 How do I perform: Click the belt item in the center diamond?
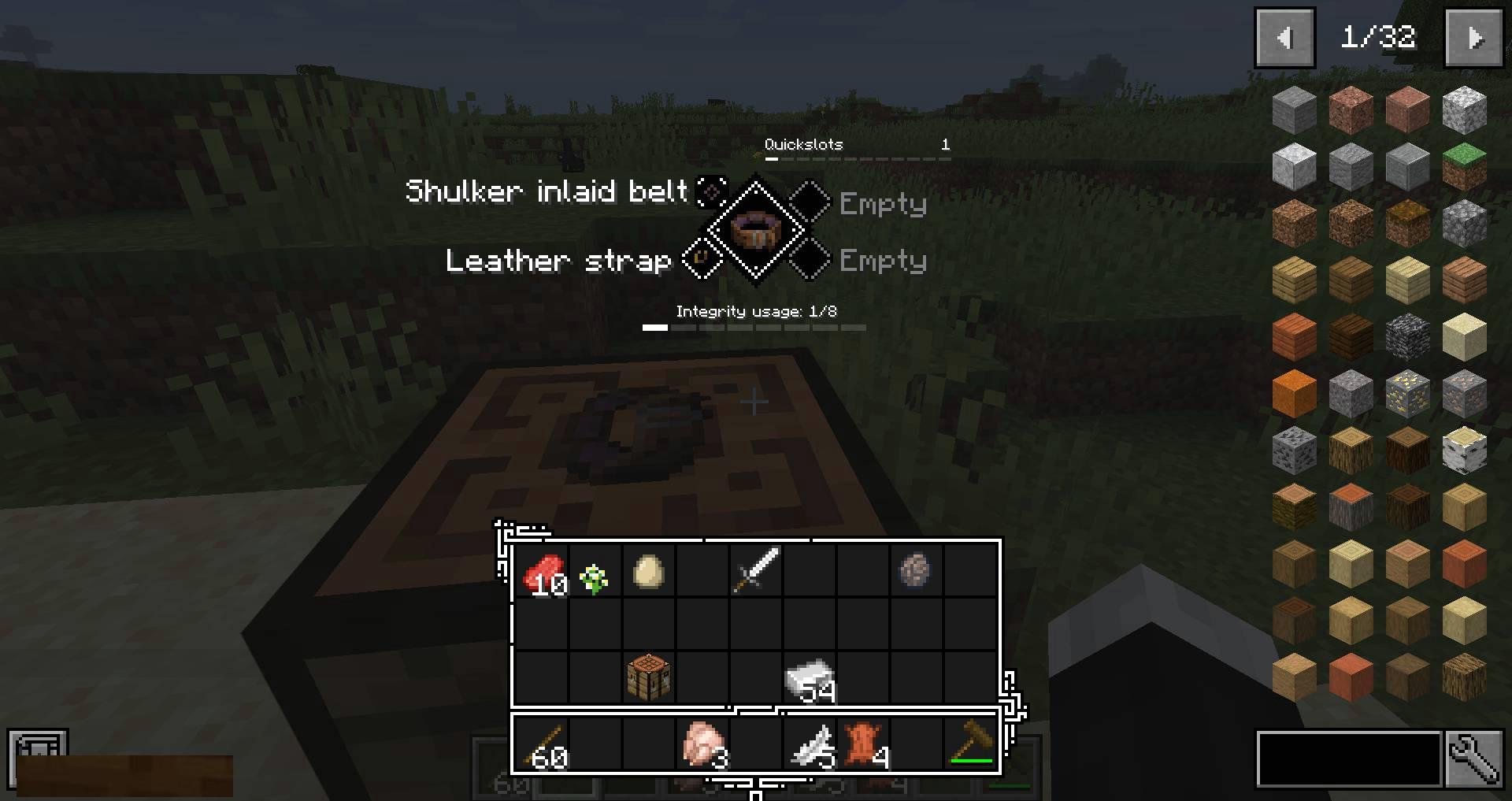(755, 229)
